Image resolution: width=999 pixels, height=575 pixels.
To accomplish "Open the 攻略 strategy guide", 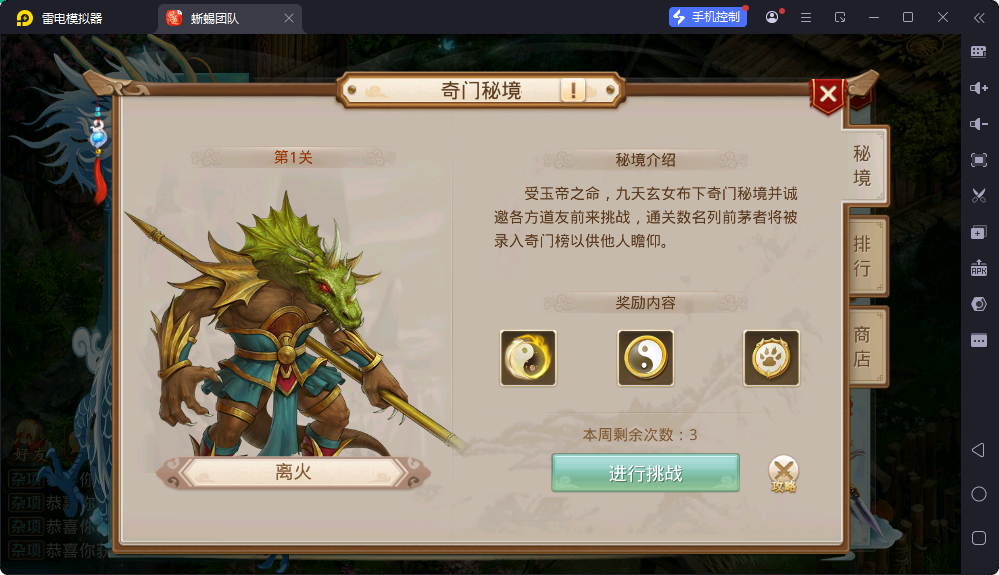I will [x=784, y=473].
